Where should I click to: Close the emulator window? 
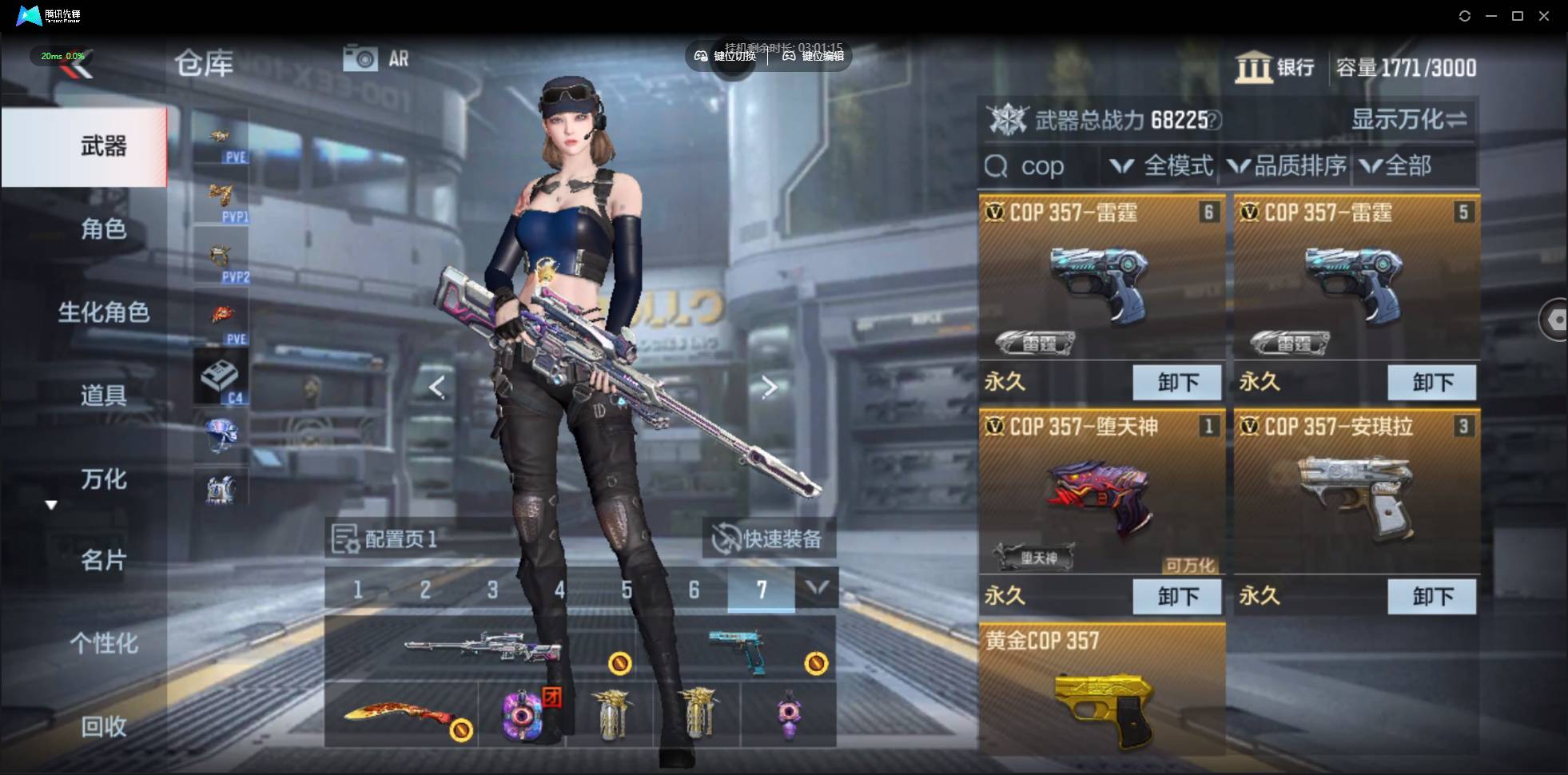[1544, 16]
